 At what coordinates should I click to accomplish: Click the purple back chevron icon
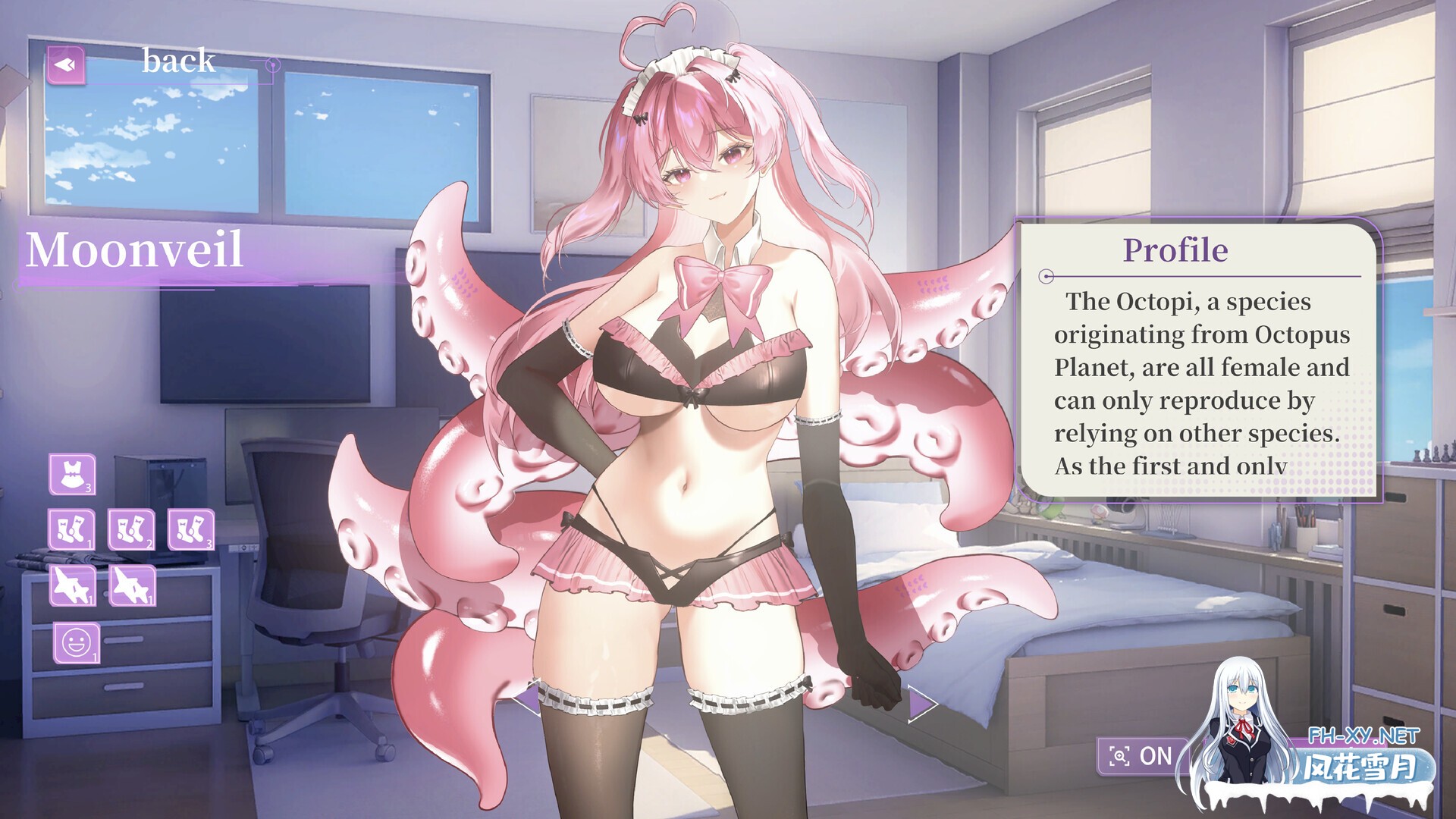(x=67, y=64)
